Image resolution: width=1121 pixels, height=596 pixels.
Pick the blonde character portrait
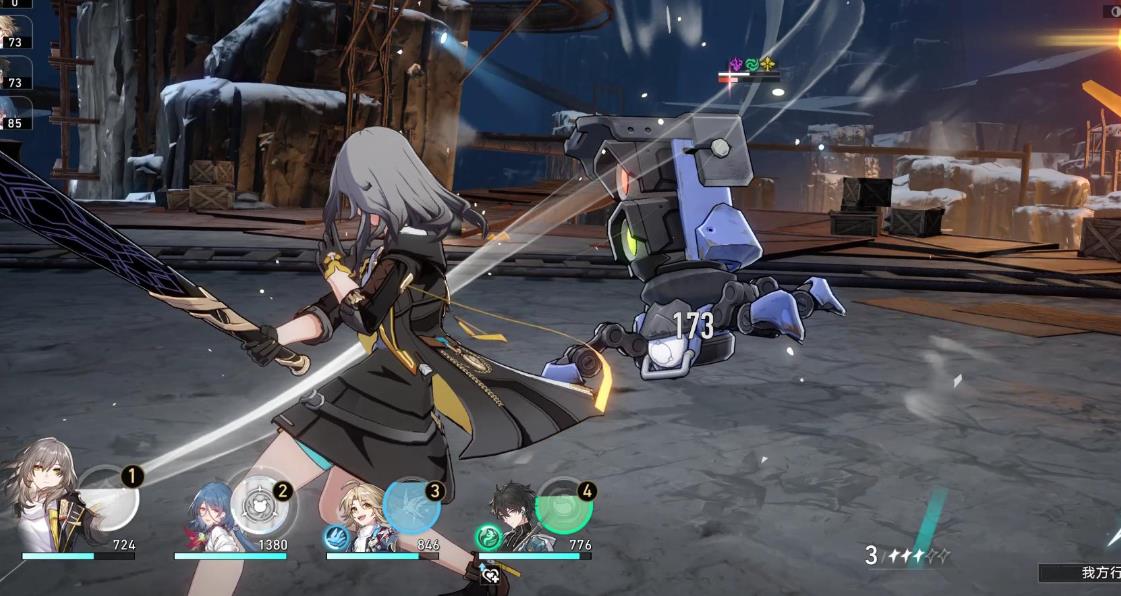(x=362, y=512)
